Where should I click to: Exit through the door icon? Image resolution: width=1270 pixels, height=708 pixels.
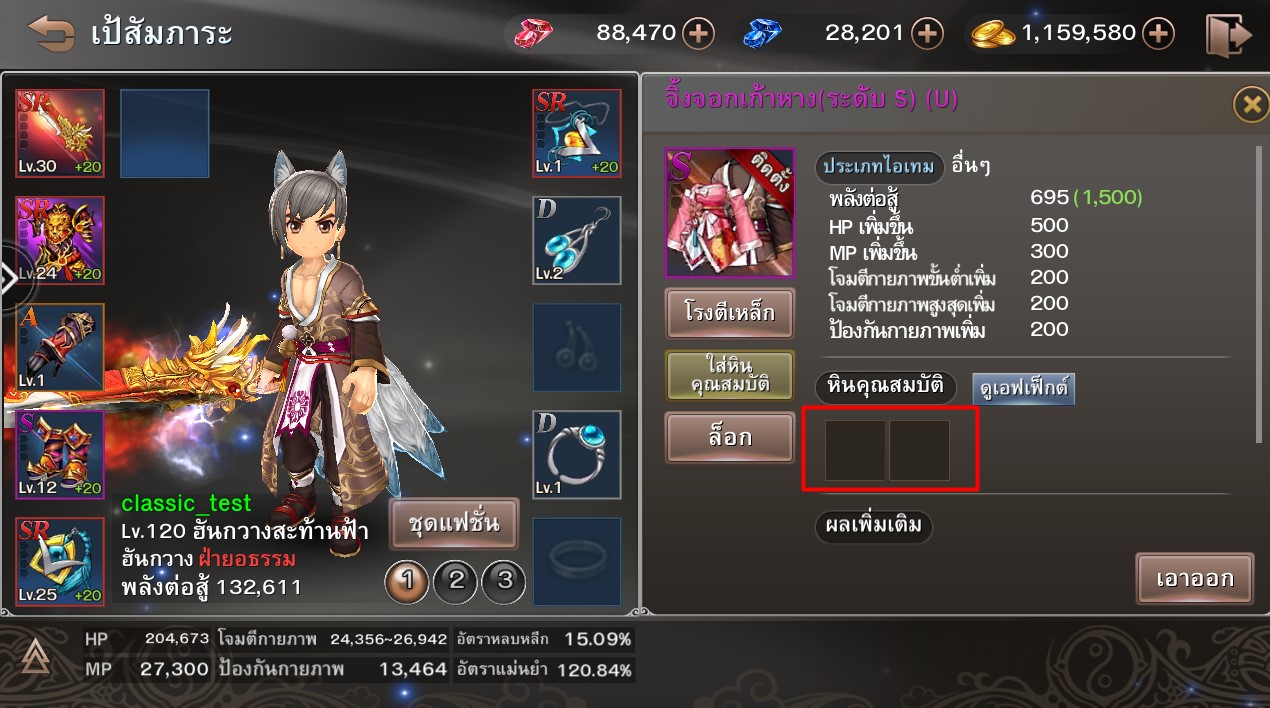(x=1228, y=35)
